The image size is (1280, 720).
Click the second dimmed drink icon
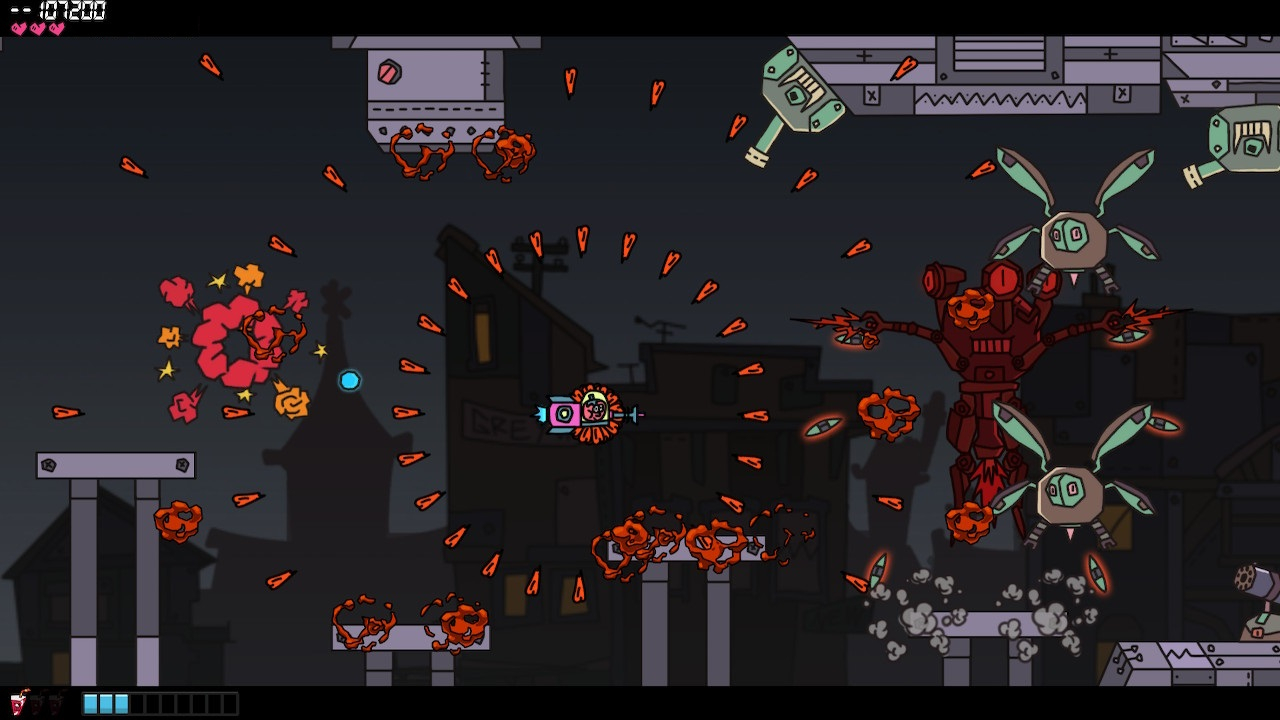point(55,706)
